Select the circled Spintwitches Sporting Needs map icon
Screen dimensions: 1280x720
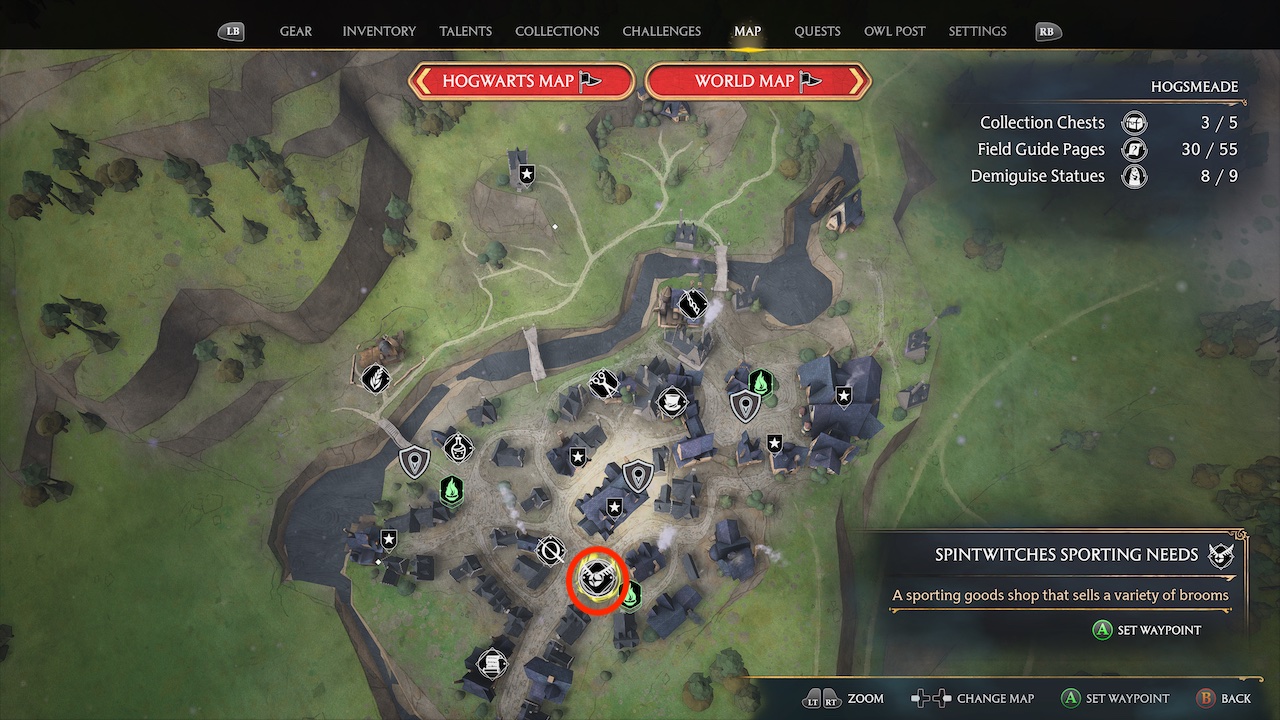point(597,580)
